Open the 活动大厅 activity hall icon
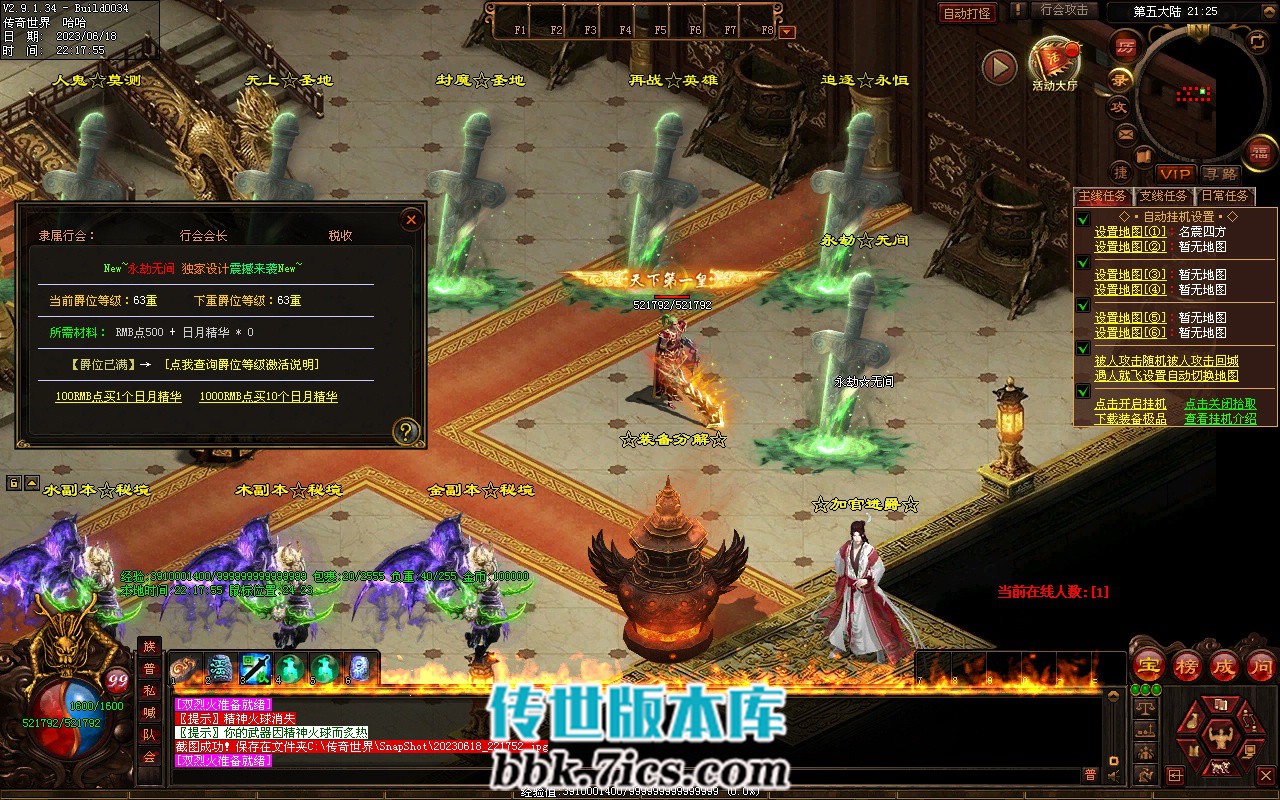Viewport: 1280px width, 800px height. click(1055, 62)
